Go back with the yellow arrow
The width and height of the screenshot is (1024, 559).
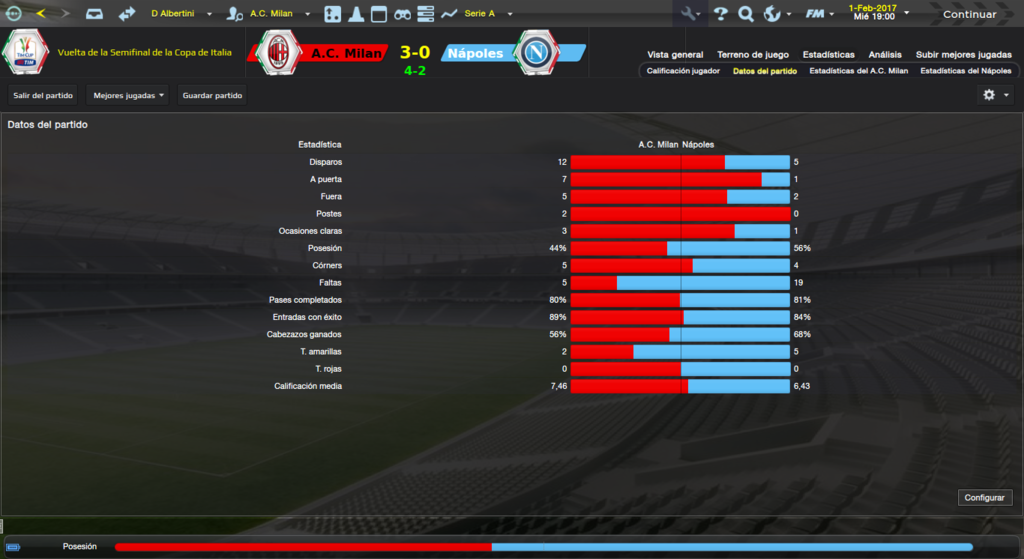pyautogui.click(x=40, y=14)
